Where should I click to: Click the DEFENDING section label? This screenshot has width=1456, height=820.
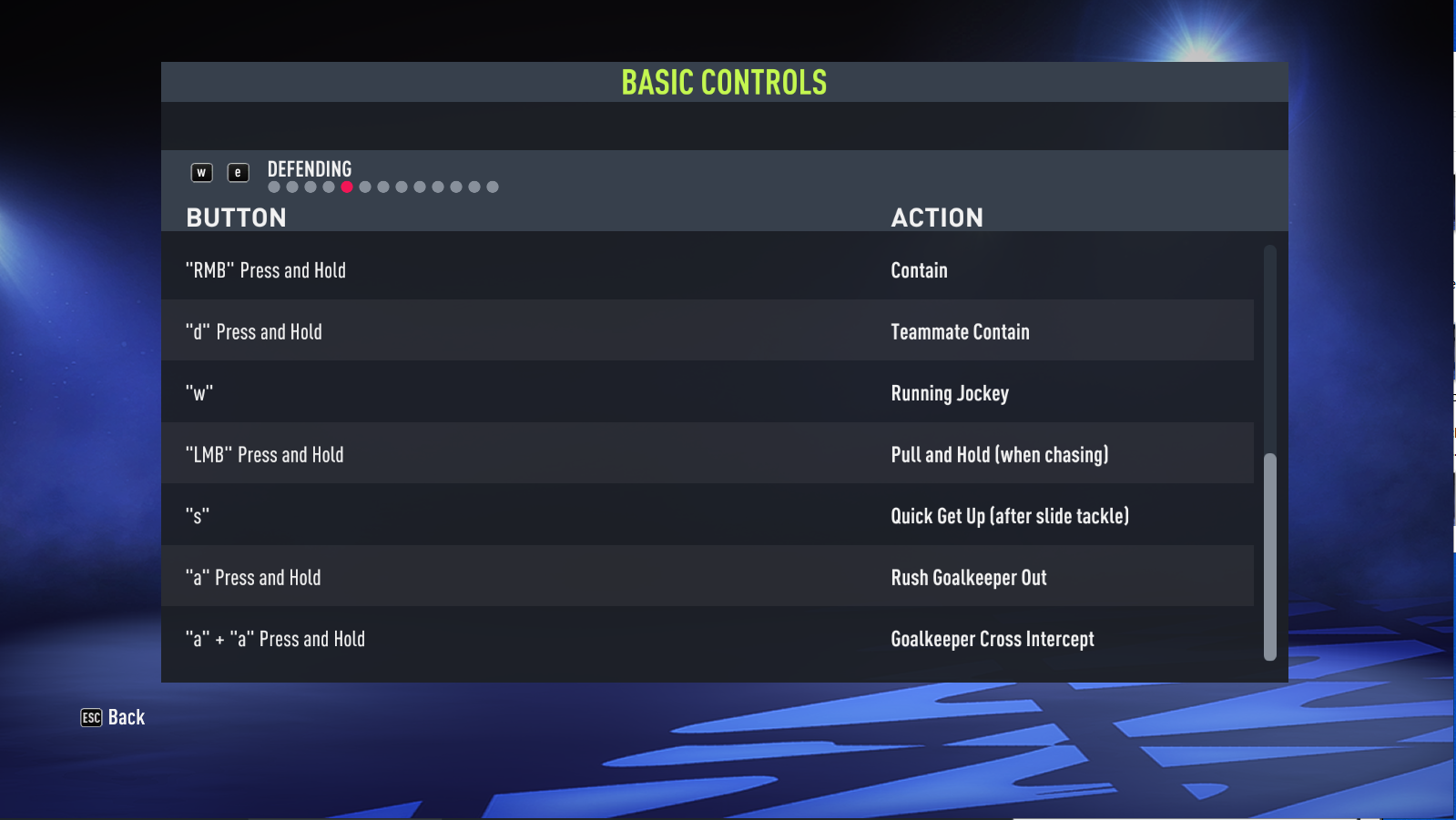tap(309, 168)
